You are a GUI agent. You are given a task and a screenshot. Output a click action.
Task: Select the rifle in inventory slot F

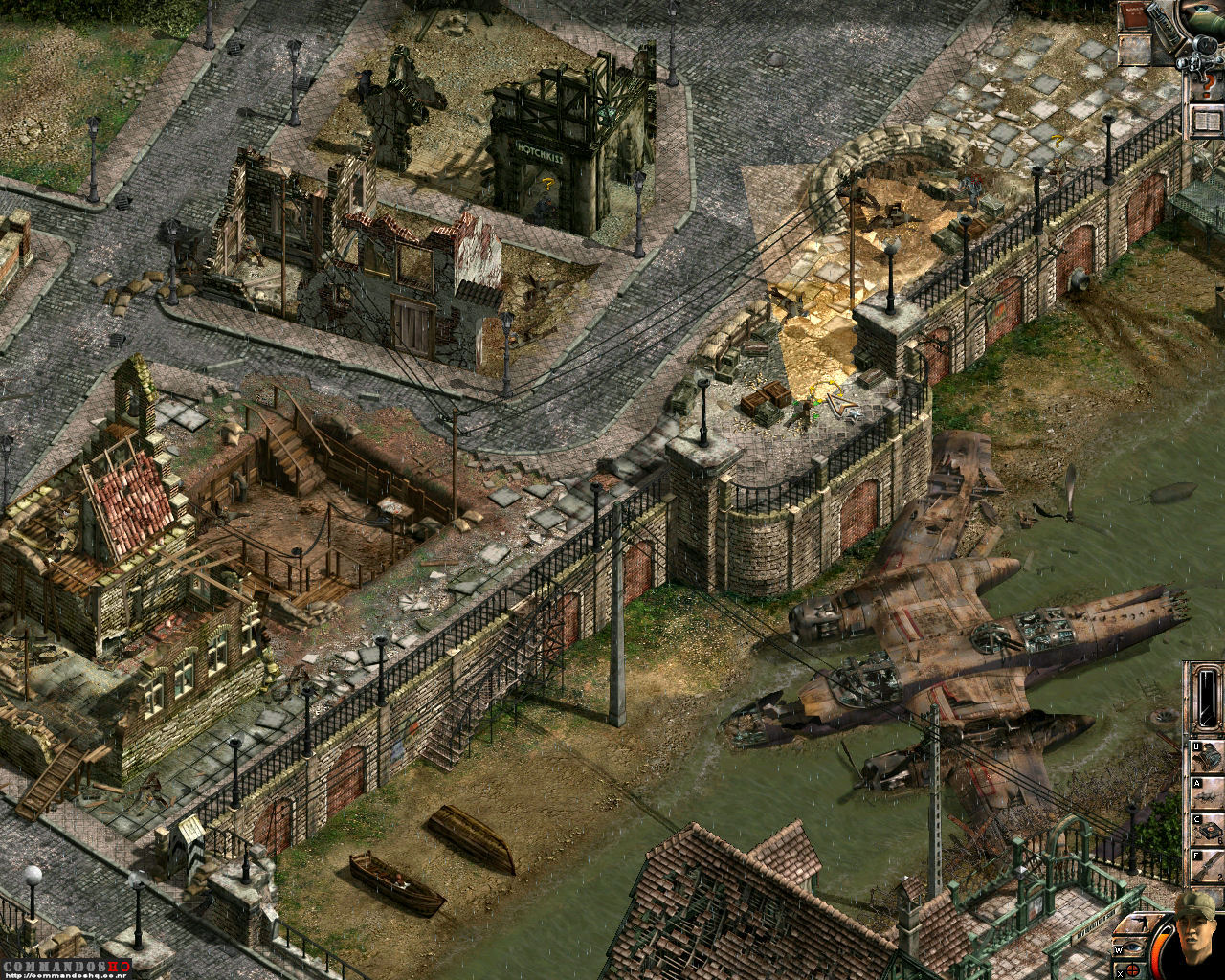tap(1208, 863)
